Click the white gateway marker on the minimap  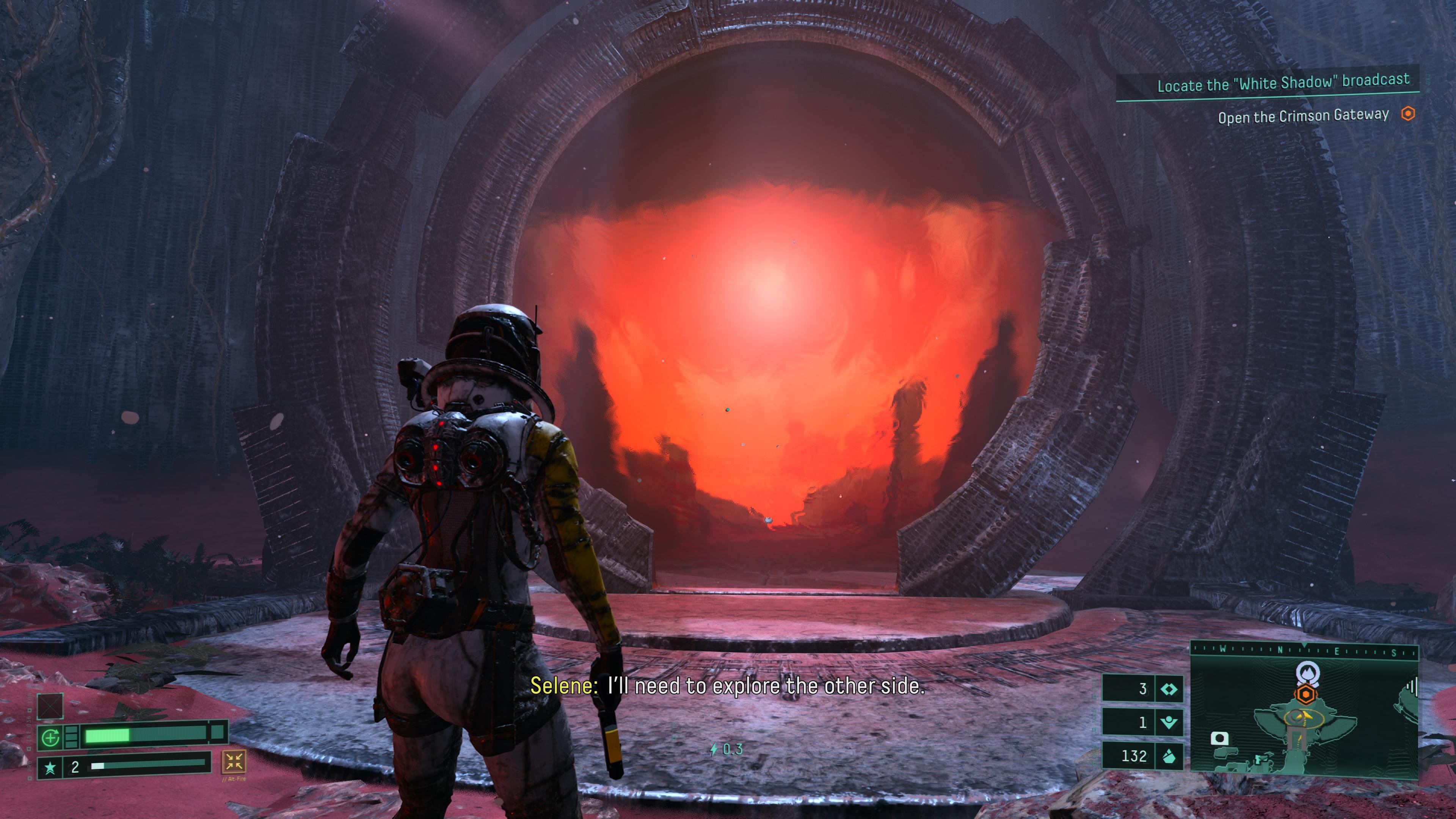click(1304, 673)
